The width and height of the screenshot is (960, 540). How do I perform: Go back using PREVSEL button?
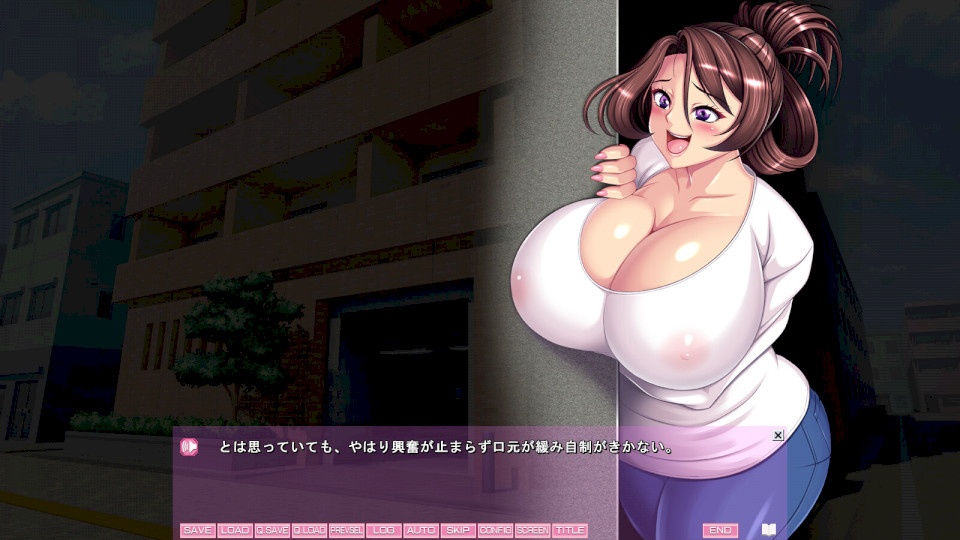(x=346, y=530)
